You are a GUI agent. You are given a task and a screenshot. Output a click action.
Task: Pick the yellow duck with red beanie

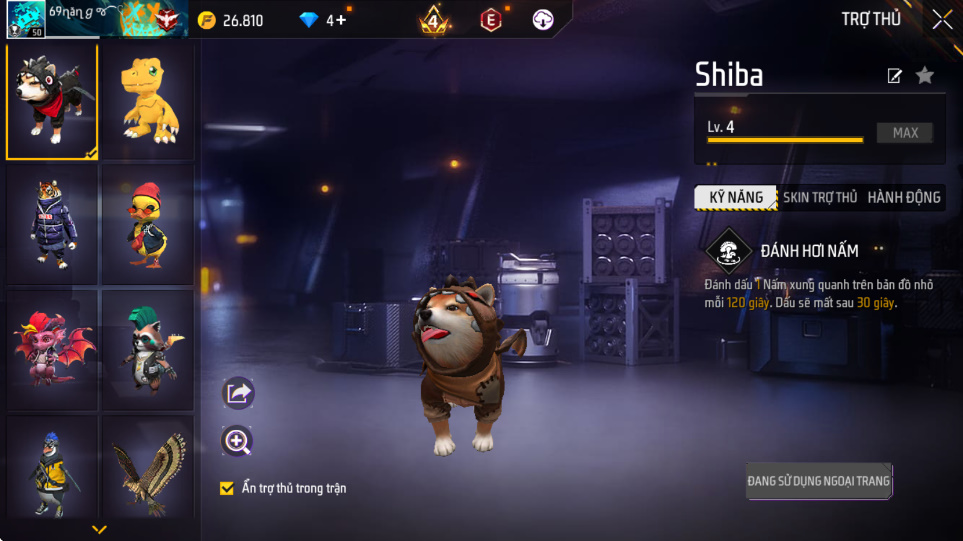pos(148,225)
